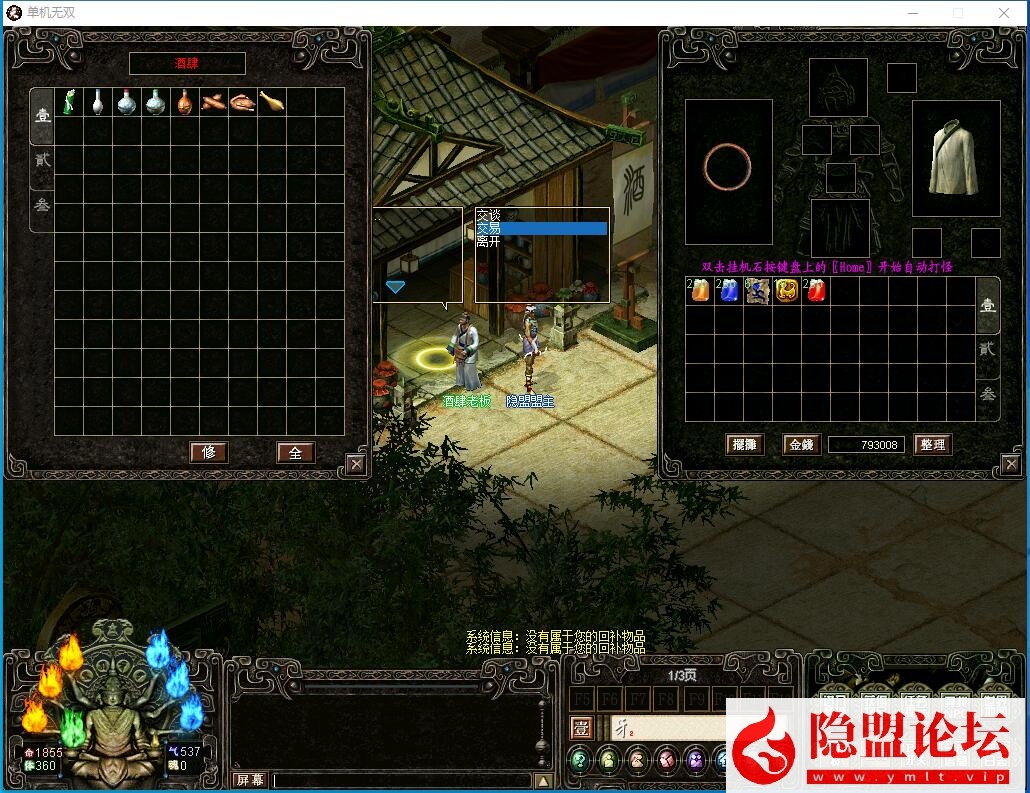Click the 全 button in the shop panel

tap(295, 452)
